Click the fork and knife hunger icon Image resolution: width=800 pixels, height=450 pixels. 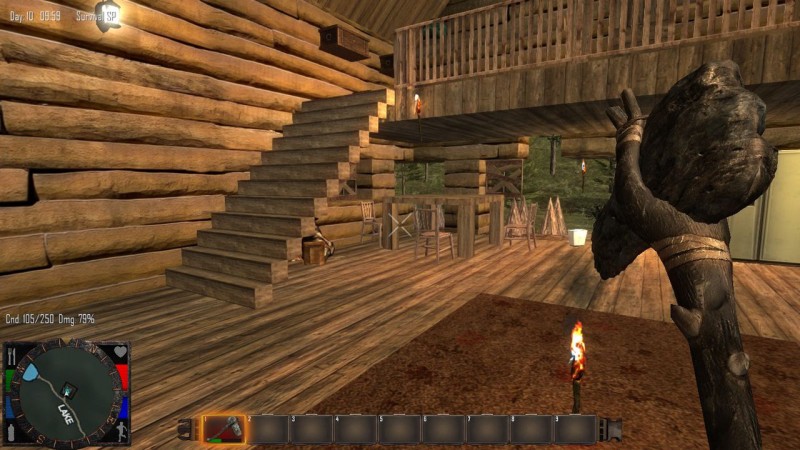point(12,355)
